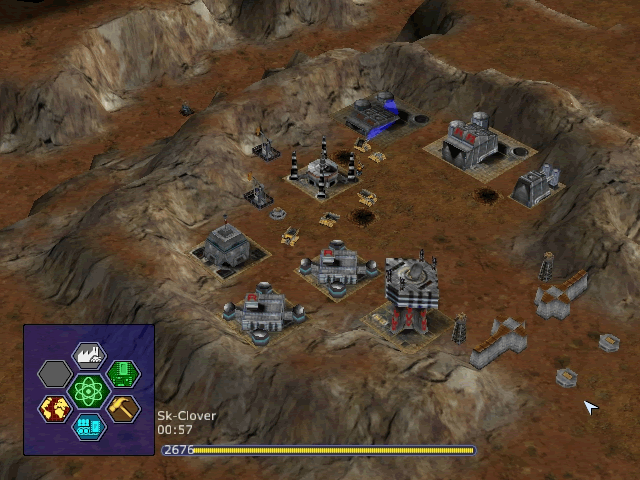Click the central green atom hexagon
The image size is (640, 480).
pyautogui.click(x=89, y=391)
